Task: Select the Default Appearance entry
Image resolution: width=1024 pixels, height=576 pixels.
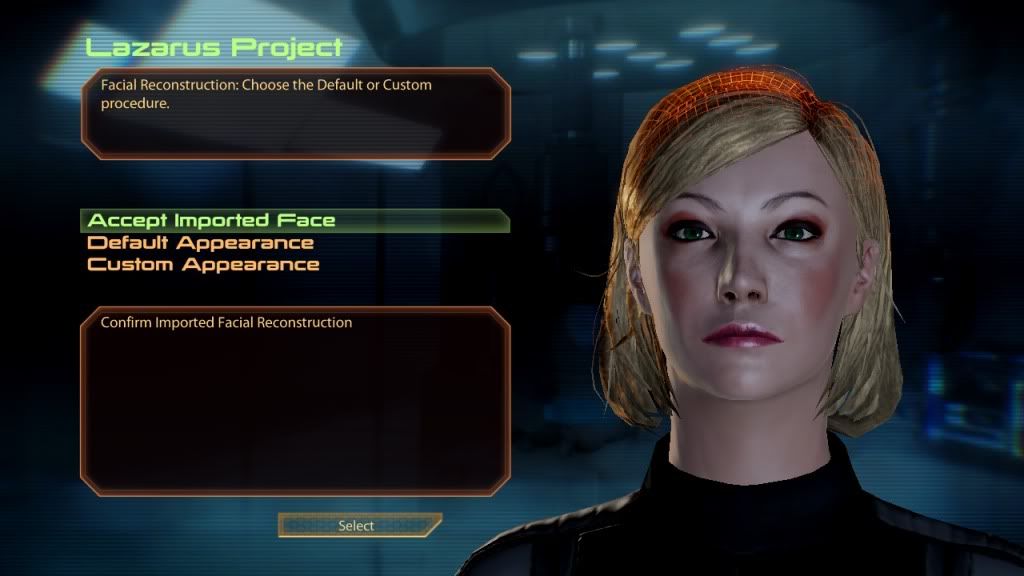Action: pyautogui.click(x=201, y=243)
